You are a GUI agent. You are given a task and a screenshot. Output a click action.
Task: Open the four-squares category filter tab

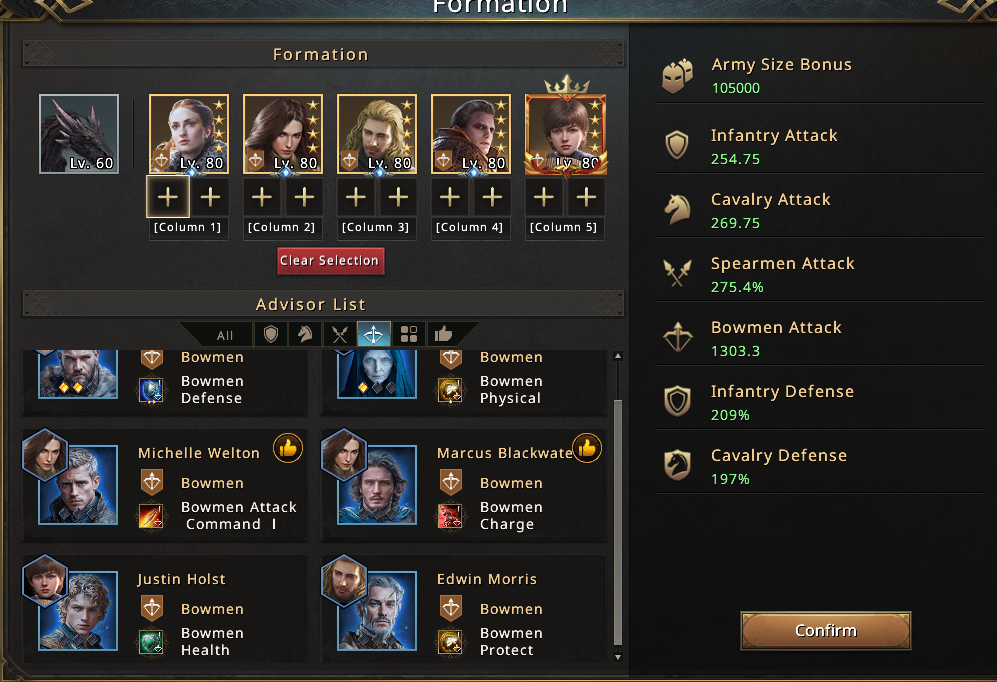(408, 334)
